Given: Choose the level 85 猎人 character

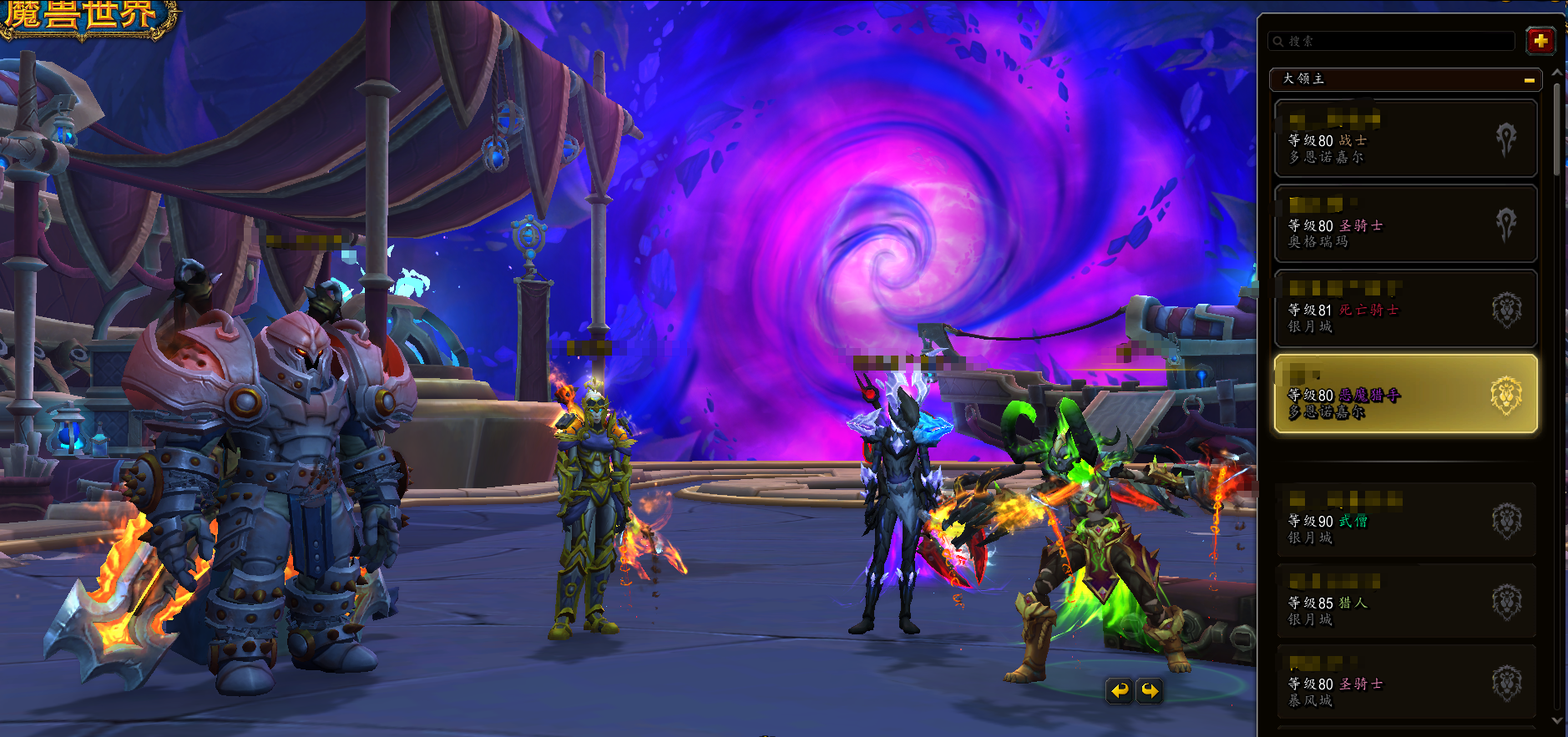Looking at the screenshot, I should (1405, 601).
